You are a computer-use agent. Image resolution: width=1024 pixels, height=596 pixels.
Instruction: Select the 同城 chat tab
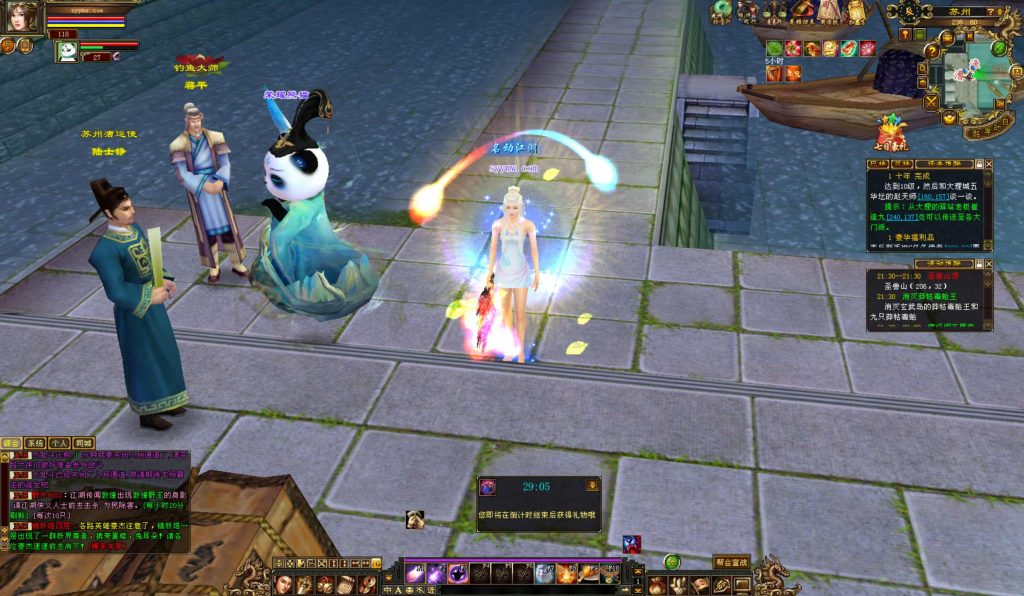[83, 442]
